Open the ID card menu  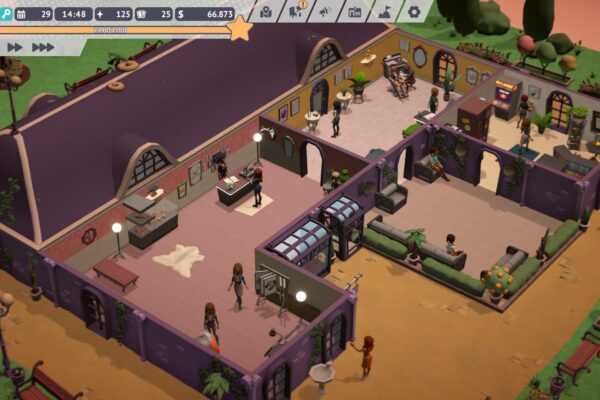pos(355,13)
